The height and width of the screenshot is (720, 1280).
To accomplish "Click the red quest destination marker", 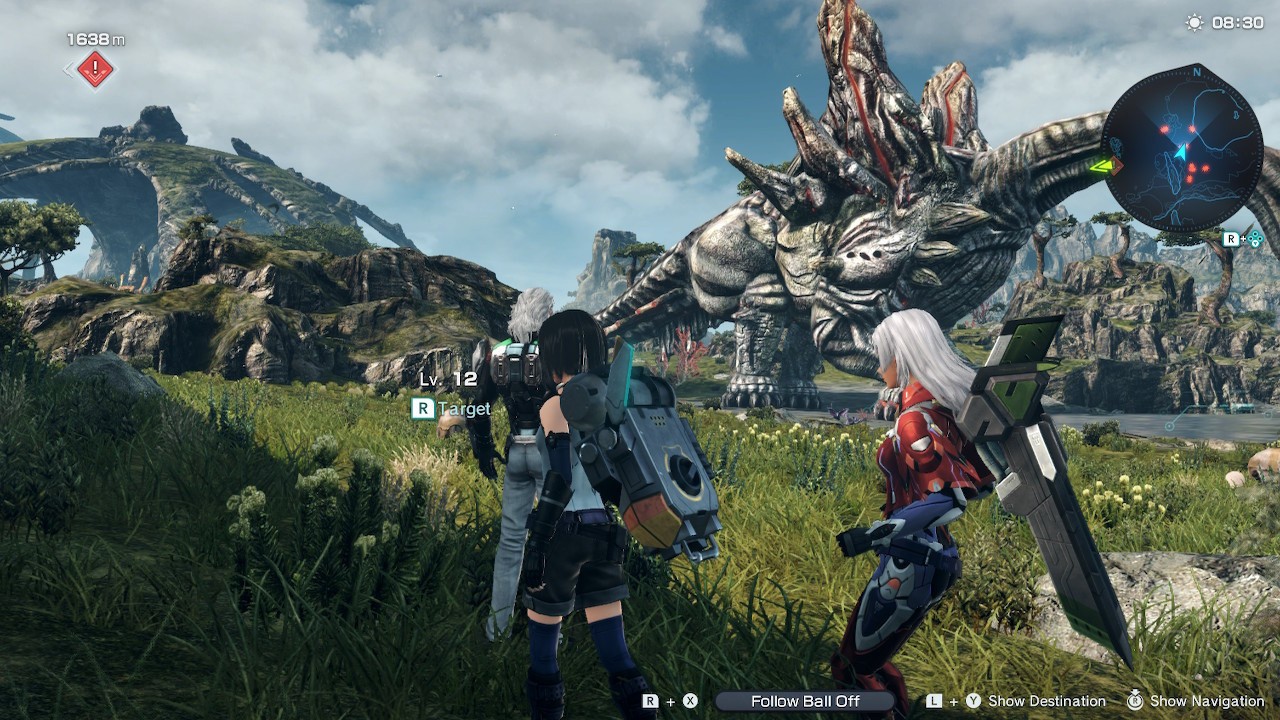I will click(95, 69).
